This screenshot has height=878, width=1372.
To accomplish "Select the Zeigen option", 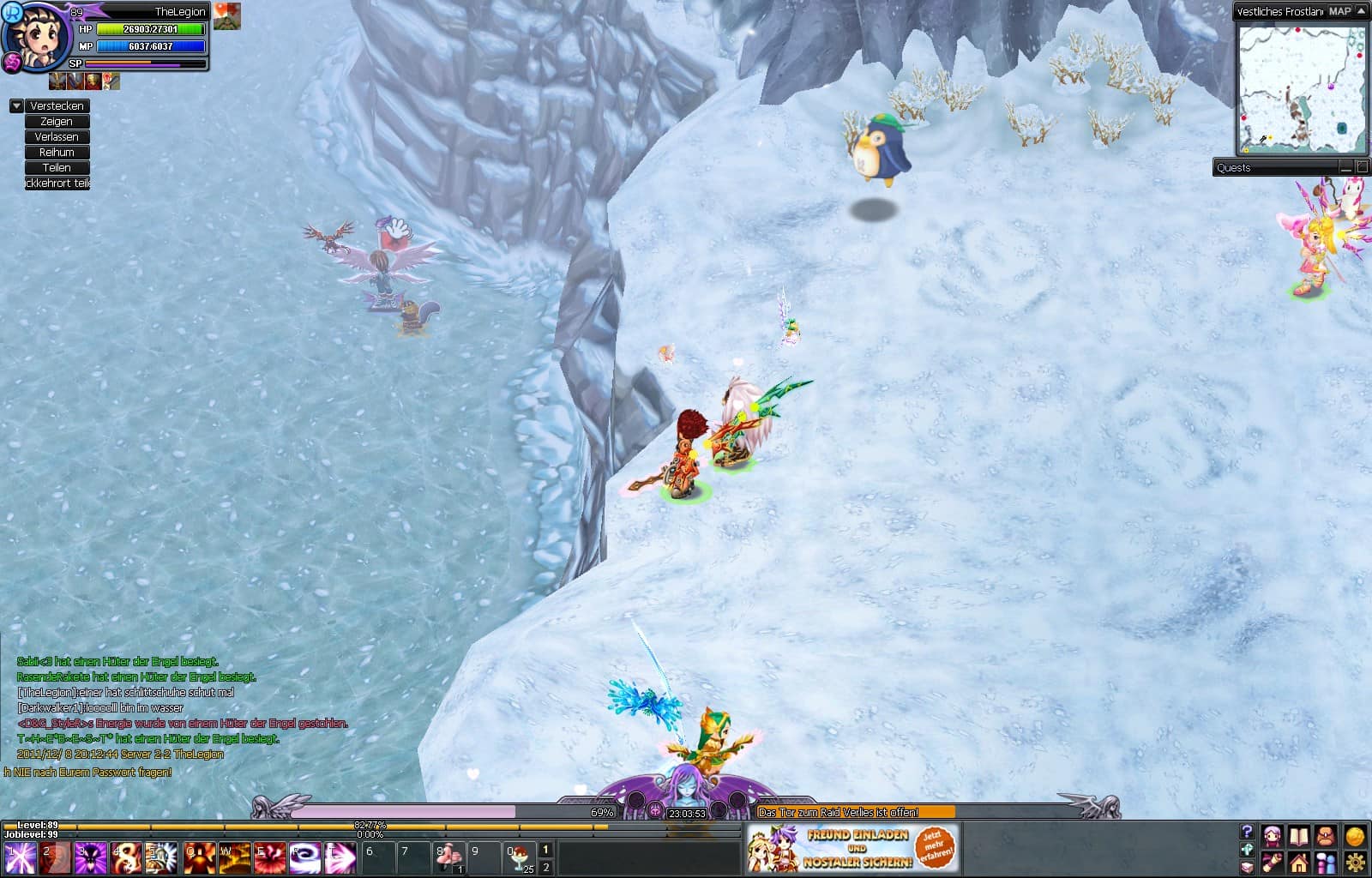I will [57, 122].
